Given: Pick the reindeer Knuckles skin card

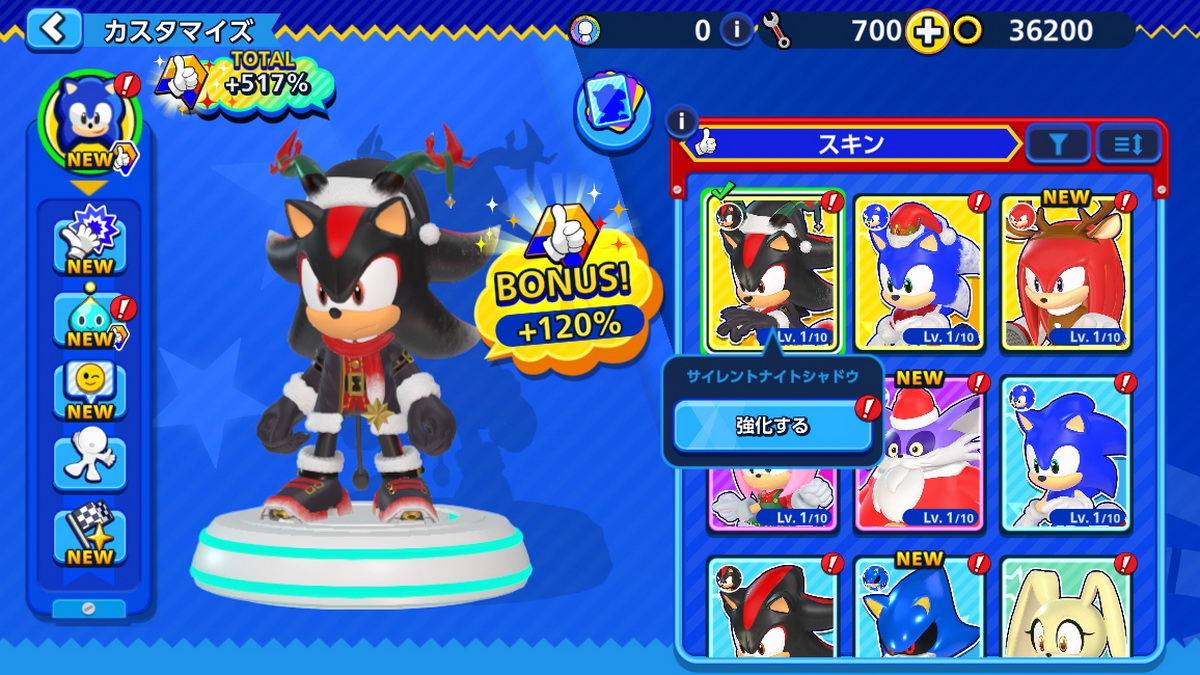Looking at the screenshot, I should [1065, 270].
